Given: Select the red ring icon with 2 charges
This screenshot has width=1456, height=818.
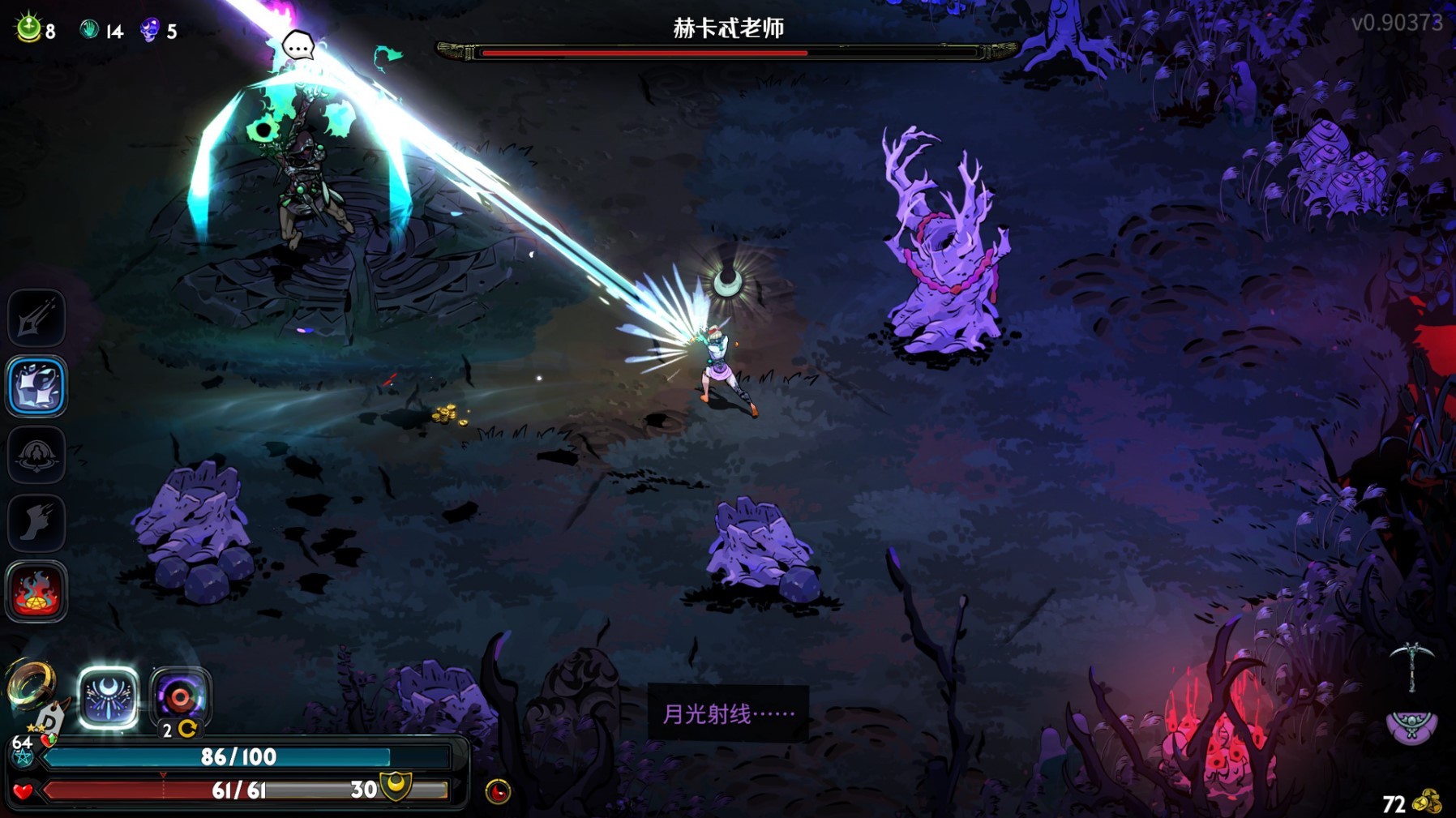Looking at the screenshot, I should 180,697.
